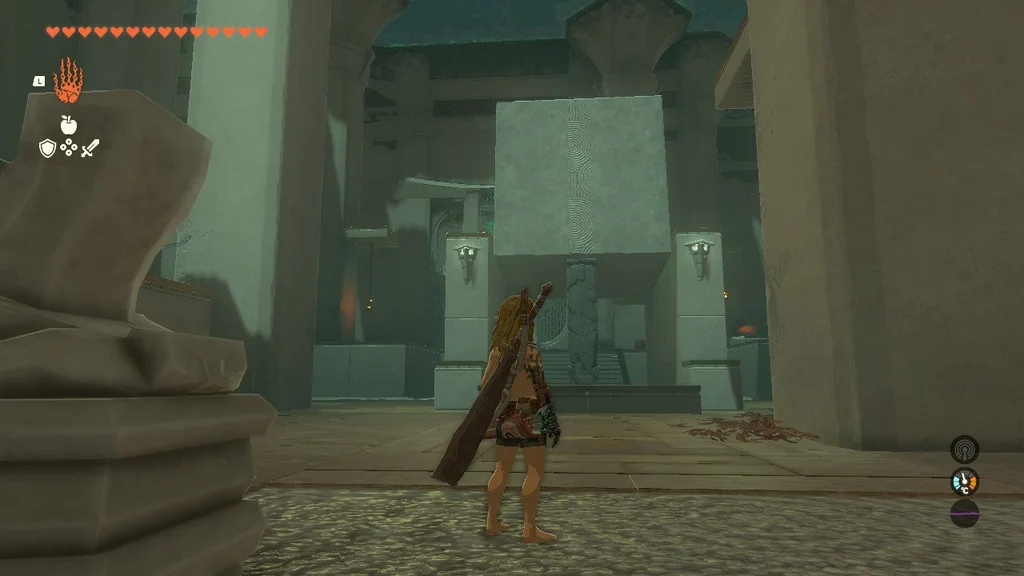Click the sensor signal icon

pos(964,448)
